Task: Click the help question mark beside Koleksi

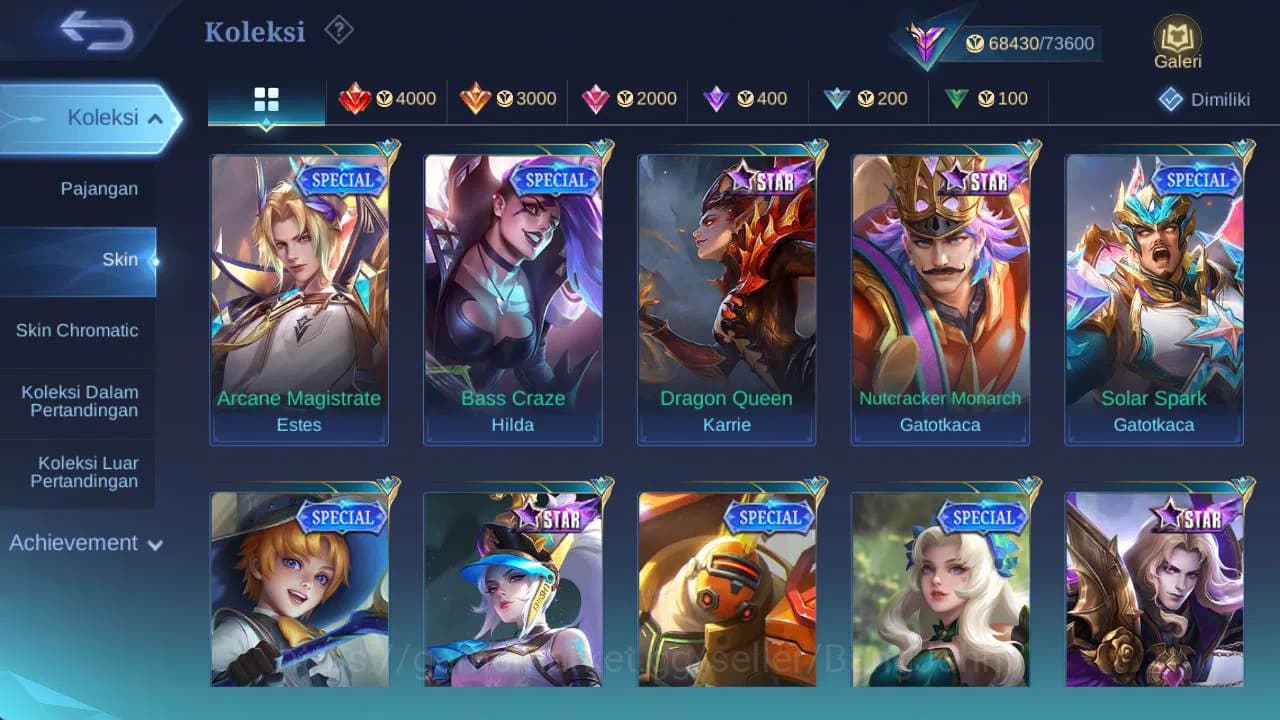Action: pyautogui.click(x=337, y=31)
